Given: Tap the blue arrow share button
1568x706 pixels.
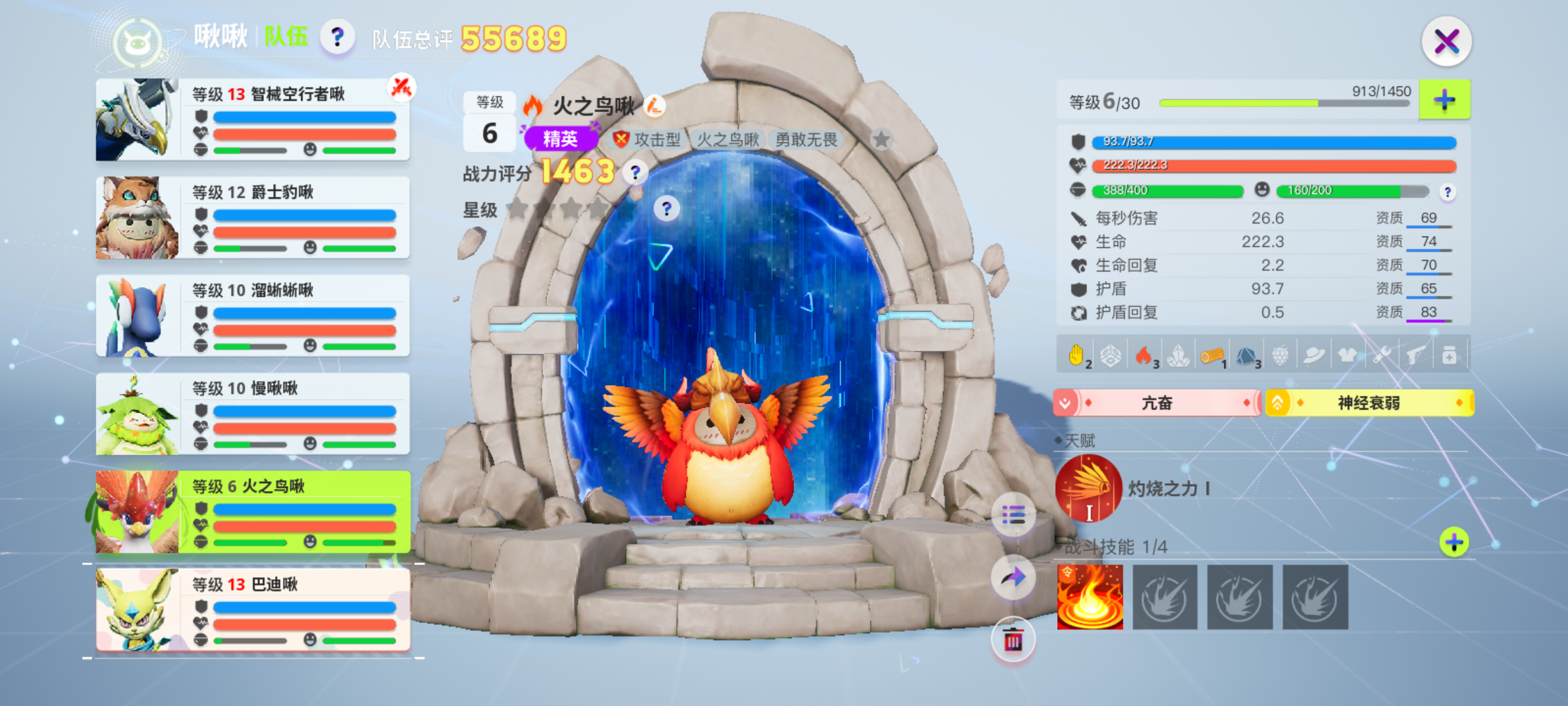Looking at the screenshot, I should pos(1013,577).
